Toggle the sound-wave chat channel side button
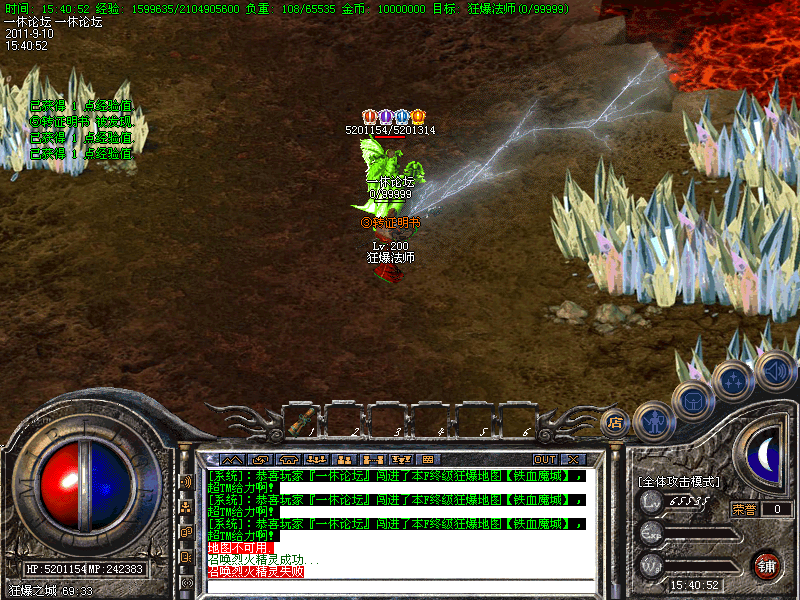Viewport: 800px width, 600px height. pyautogui.click(x=186, y=481)
